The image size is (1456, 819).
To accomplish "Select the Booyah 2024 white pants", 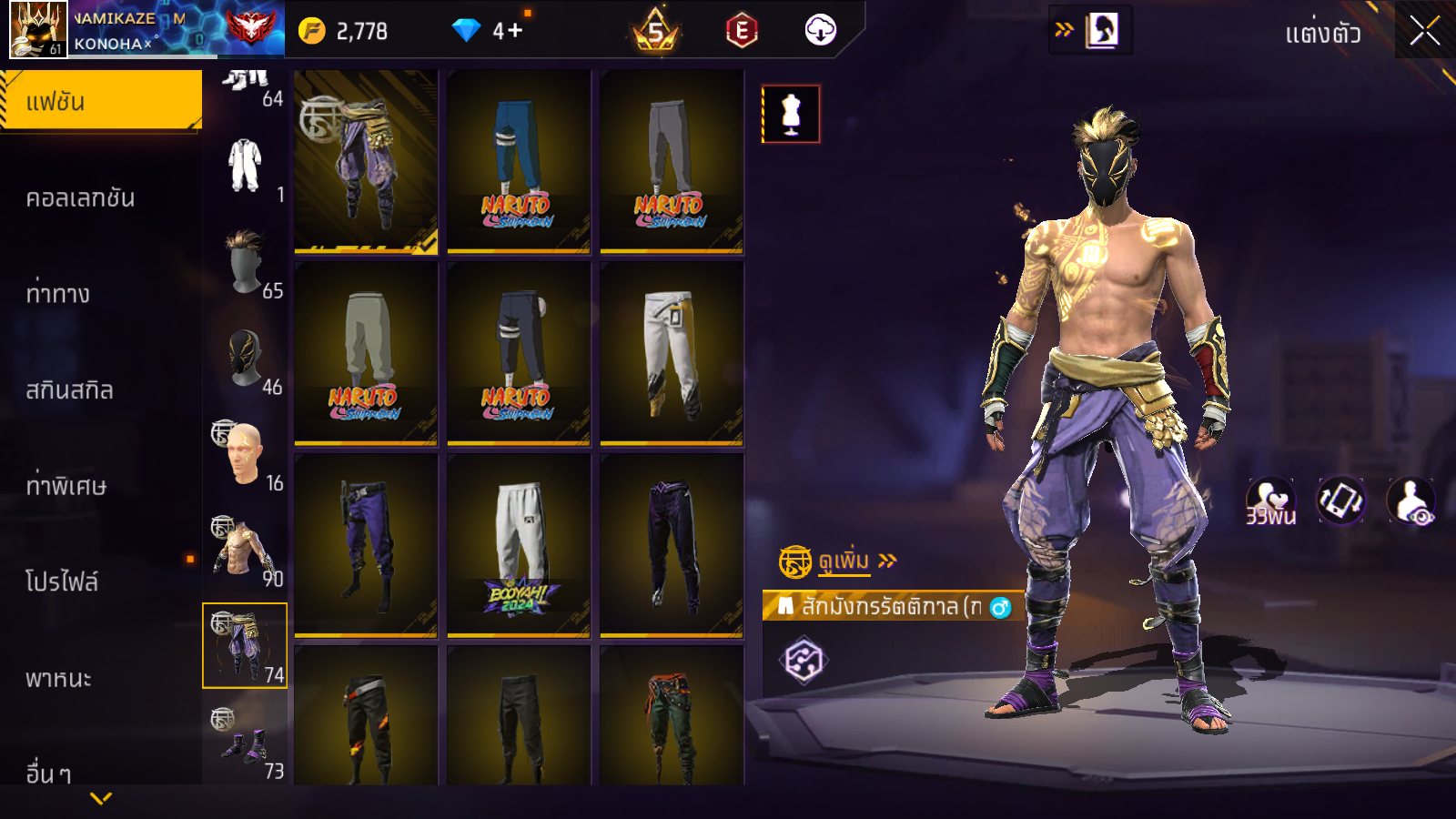I will point(519,545).
